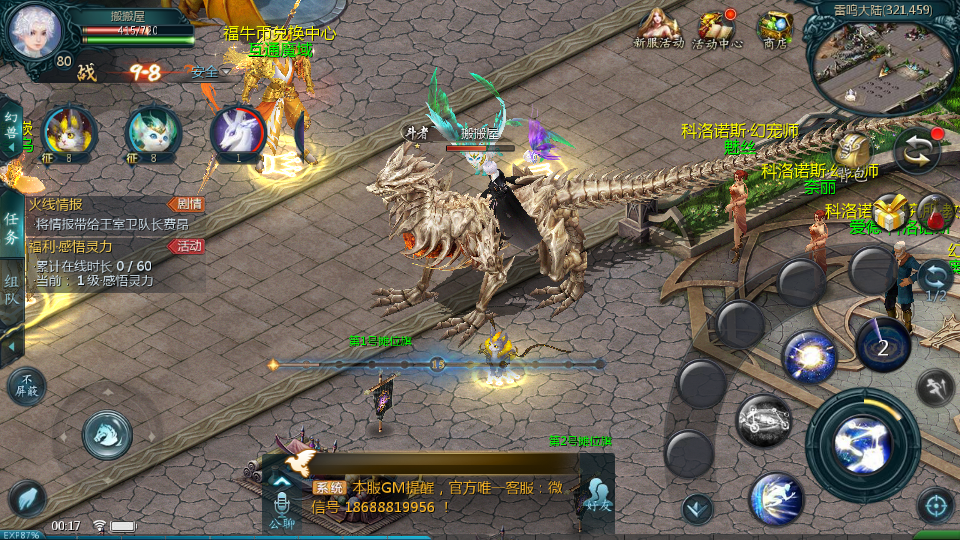Open the 背包 backpack icon

pos(853,151)
